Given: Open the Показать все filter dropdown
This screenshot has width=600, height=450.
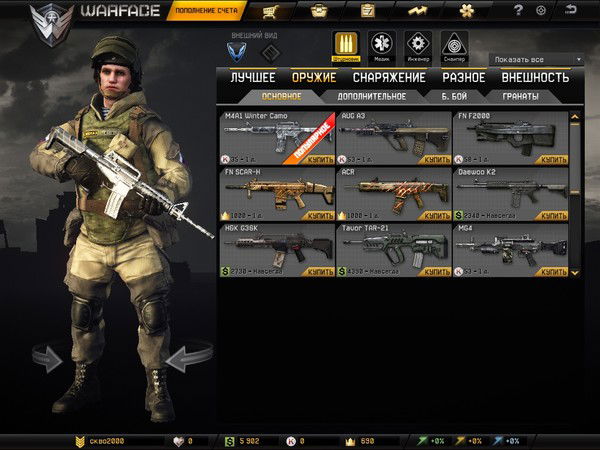Looking at the screenshot, I should 537,60.
